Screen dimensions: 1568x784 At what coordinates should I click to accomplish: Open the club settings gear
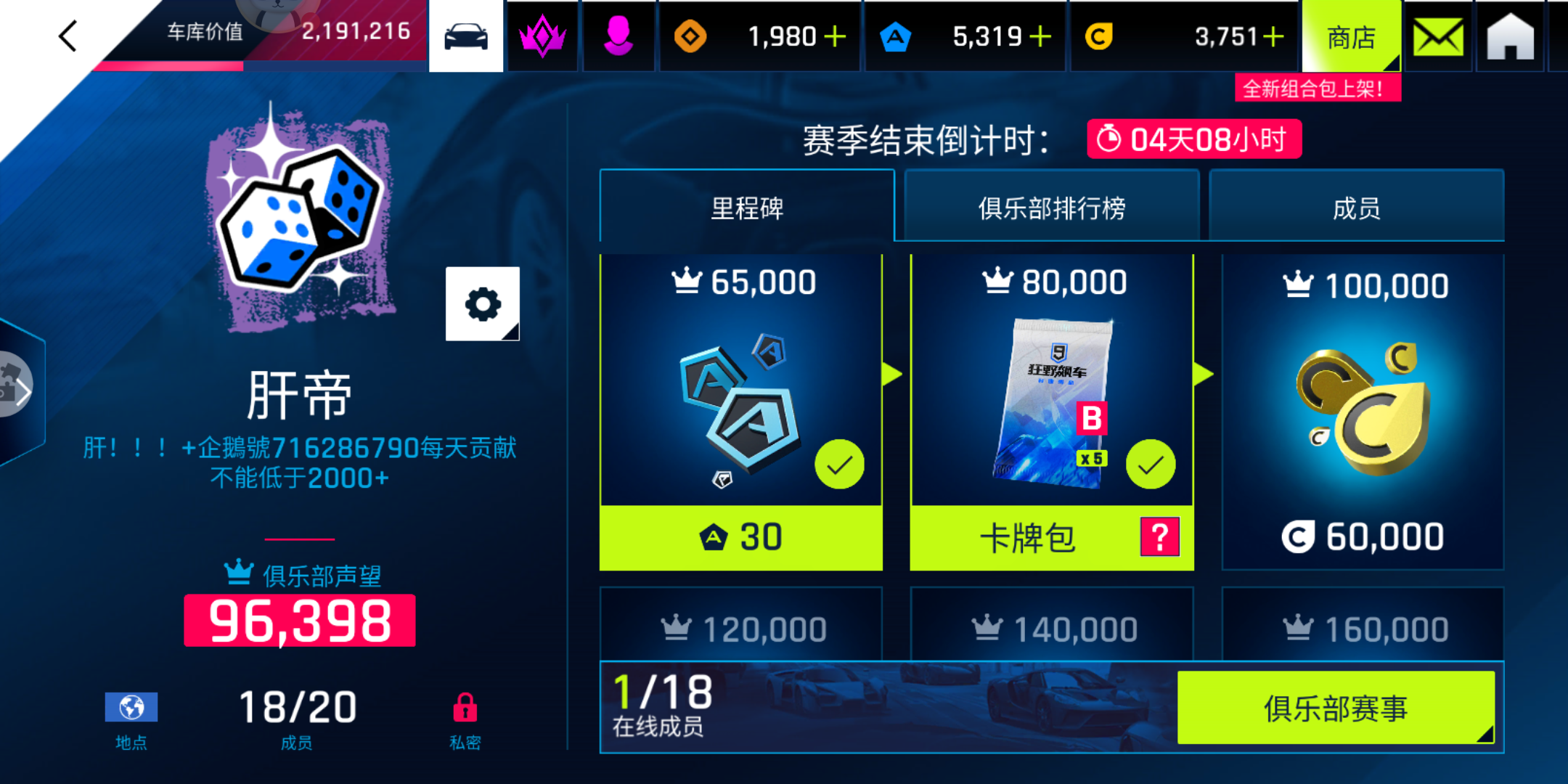482,305
